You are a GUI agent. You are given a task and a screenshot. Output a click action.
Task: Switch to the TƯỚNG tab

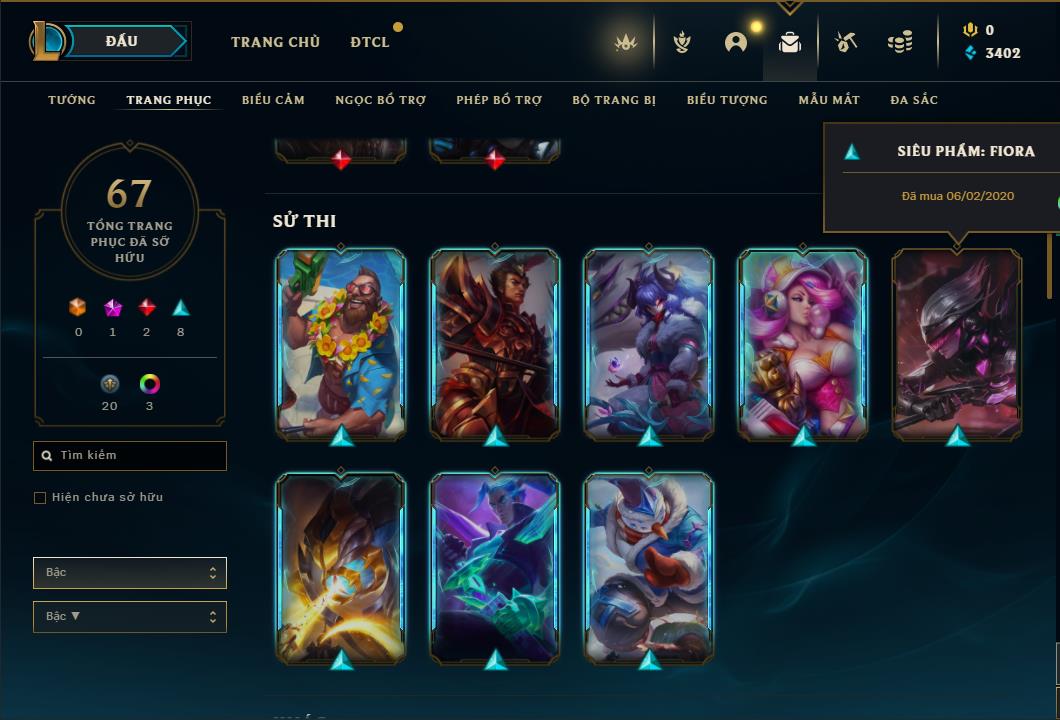[x=72, y=100]
